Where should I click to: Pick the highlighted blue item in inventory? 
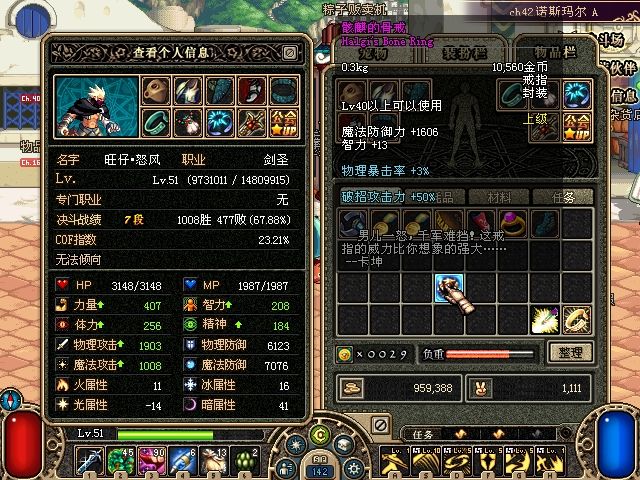[x=449, y=288]
